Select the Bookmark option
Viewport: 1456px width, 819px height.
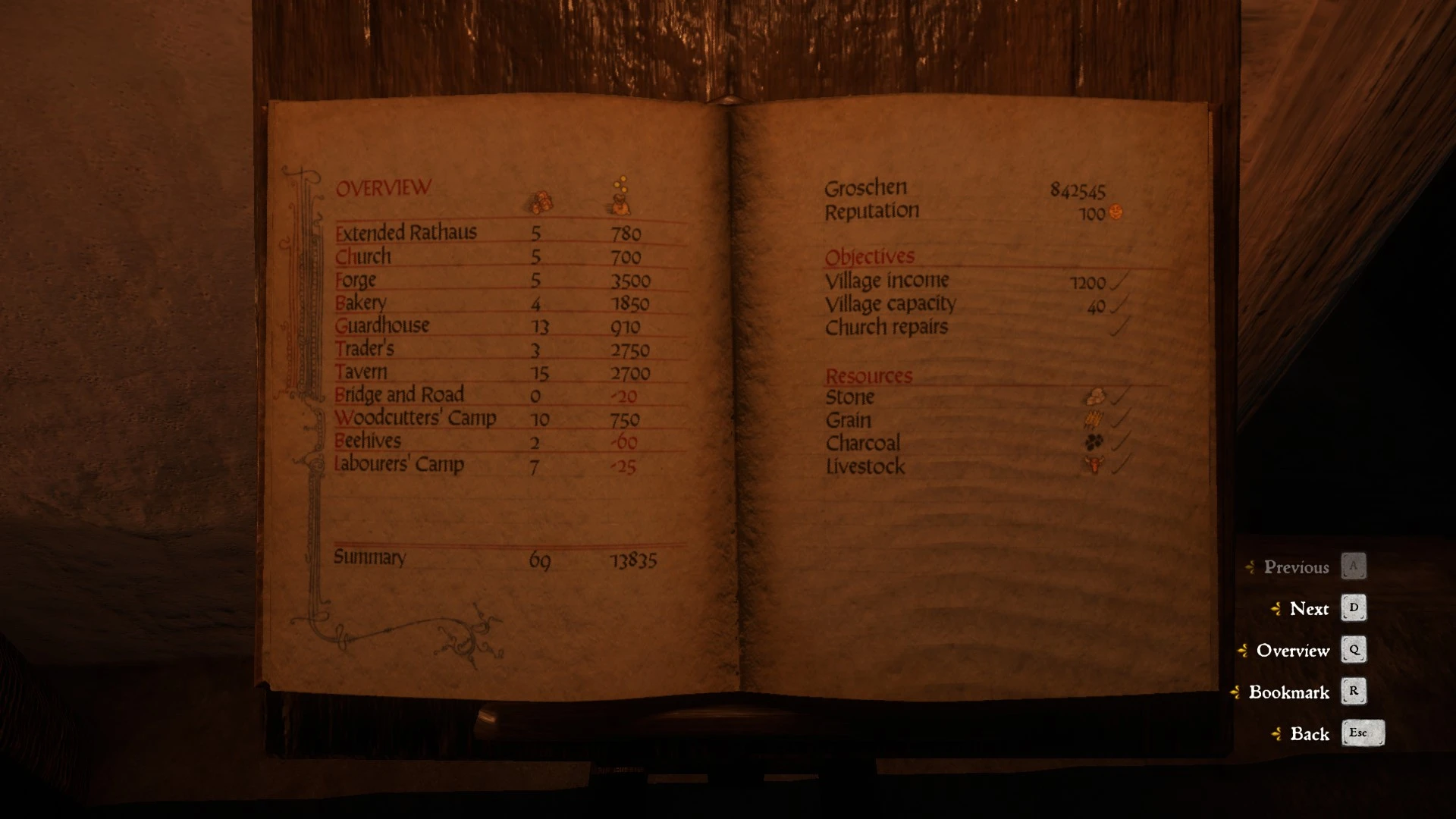(1288, 692)
